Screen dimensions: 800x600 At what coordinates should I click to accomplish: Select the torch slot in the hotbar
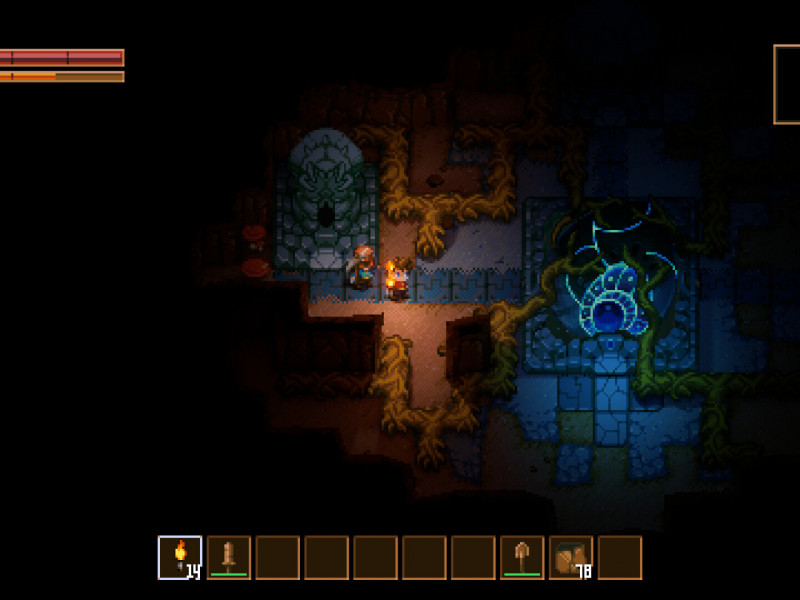coord(180,558)
